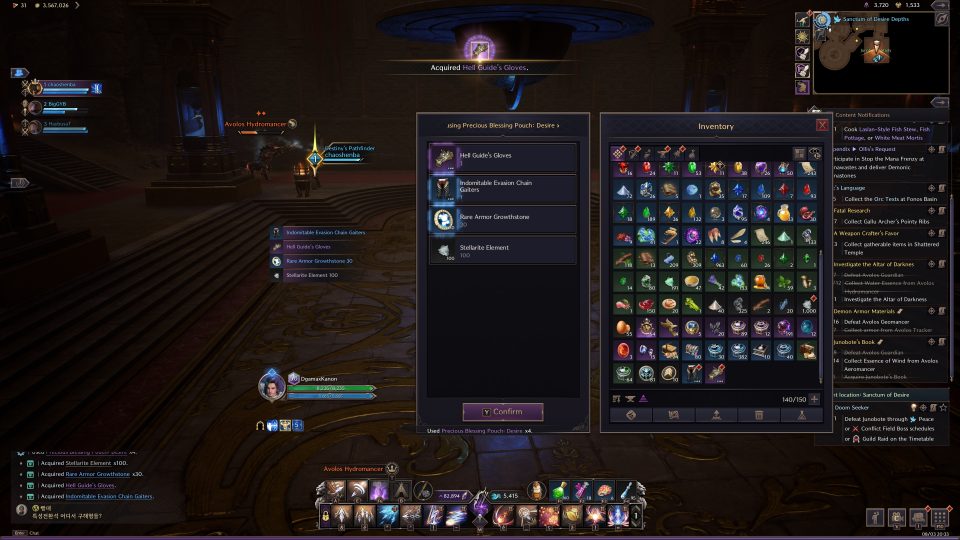This screenshot has height=540, width=960.
Task: Select the first inventory category tab
Action: pos(618,154)
